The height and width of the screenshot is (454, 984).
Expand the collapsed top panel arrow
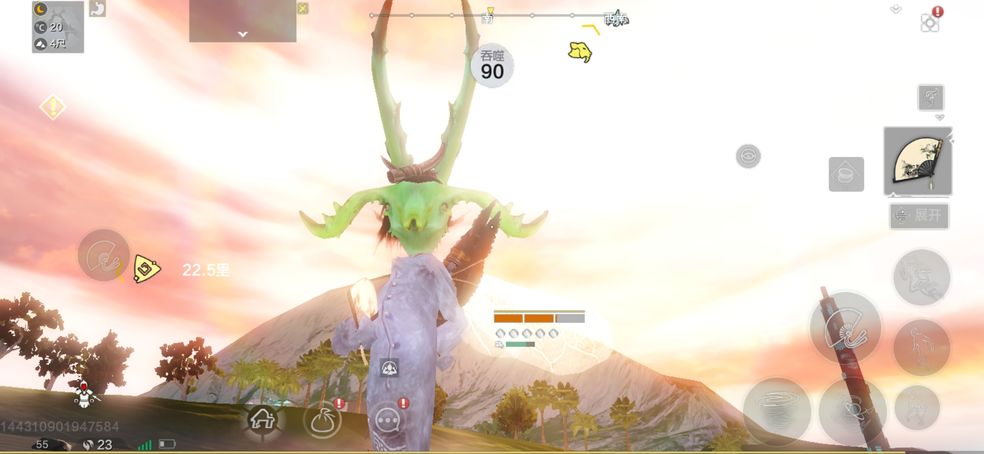point(242,33)
